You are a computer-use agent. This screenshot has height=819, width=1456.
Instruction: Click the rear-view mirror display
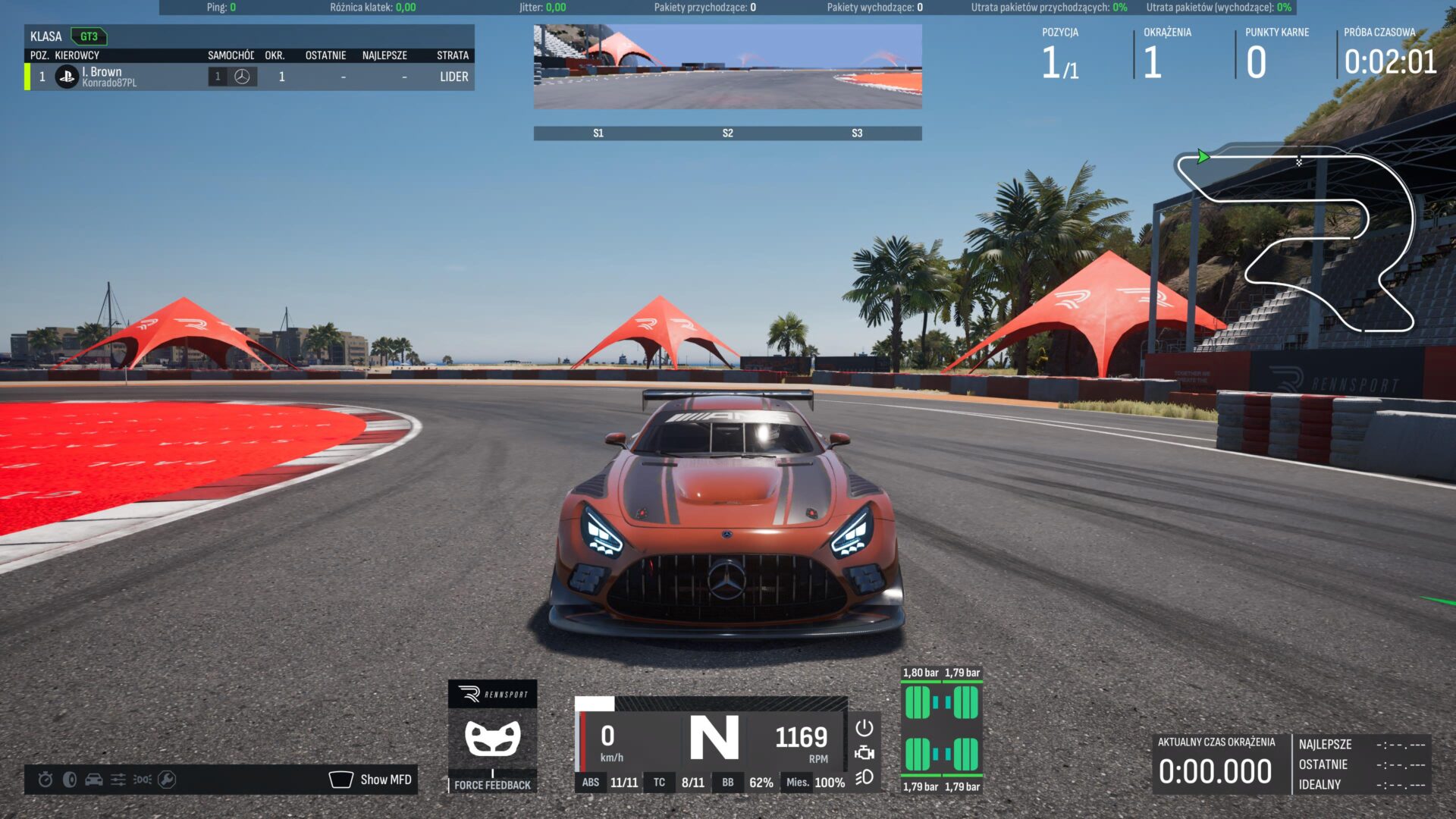[727, 67]
